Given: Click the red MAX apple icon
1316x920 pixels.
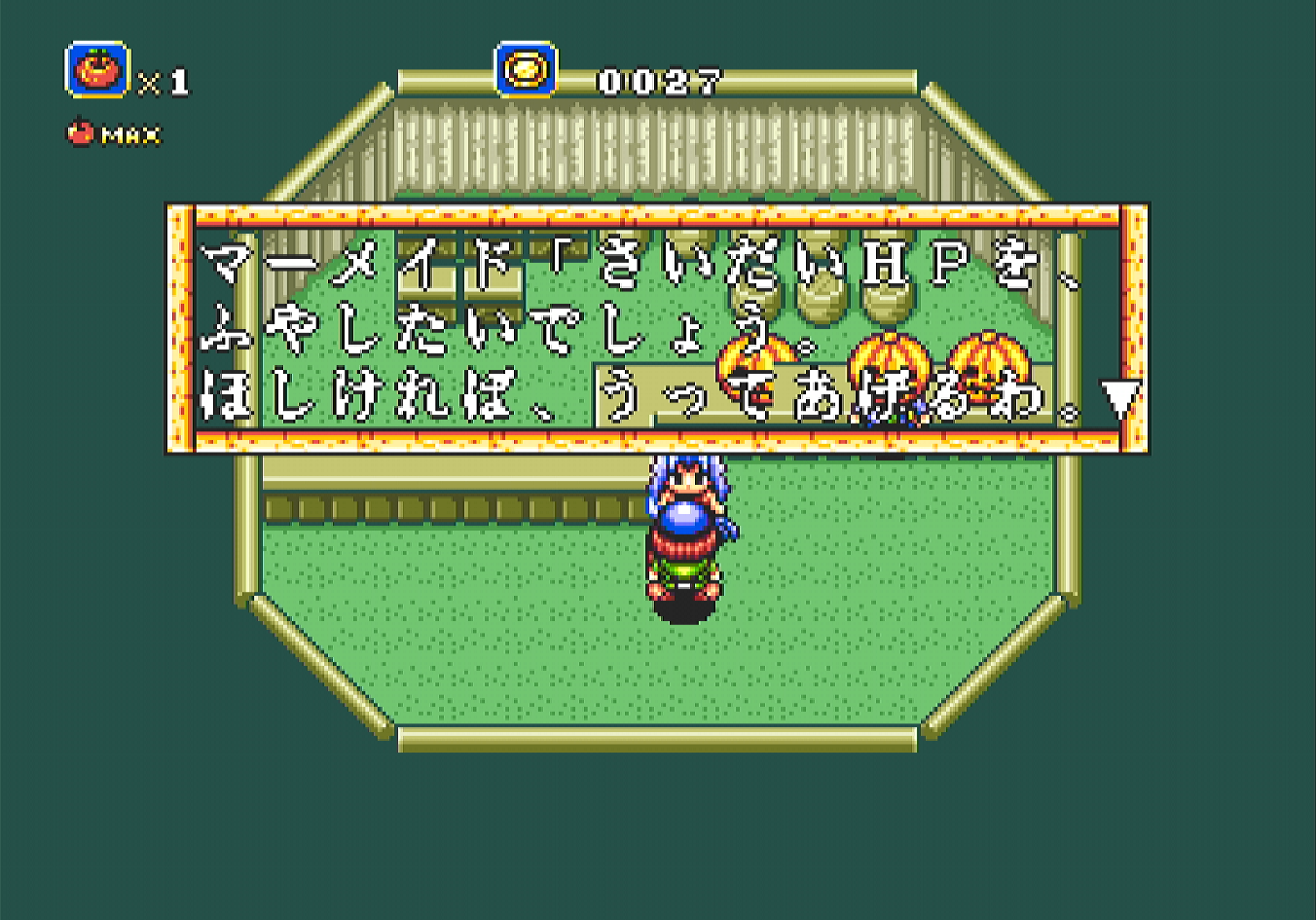Looking at the screenshot, I should point(79,133).
